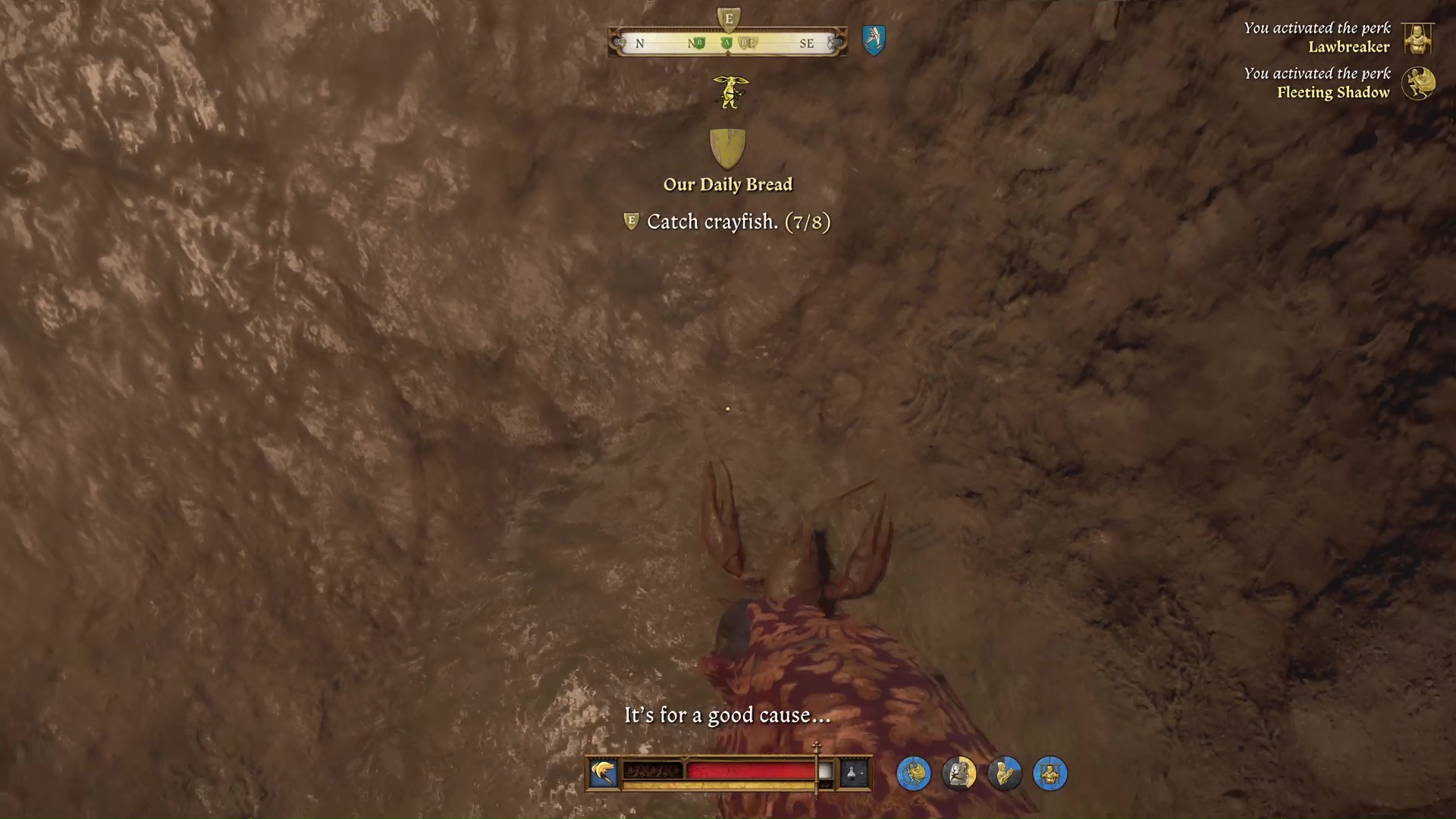
Task: Click the armor status buff icon
Action: click(x=959, y=773)
